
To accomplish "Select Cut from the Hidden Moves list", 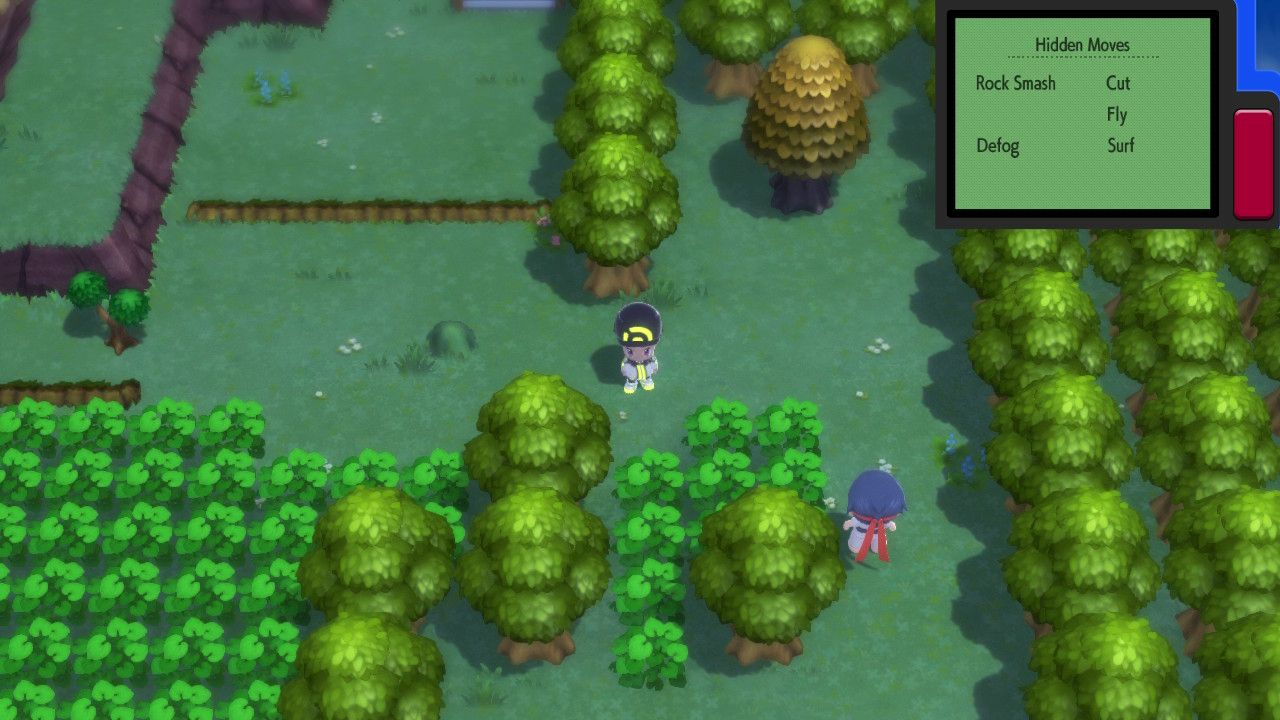I will (1117, 84).
